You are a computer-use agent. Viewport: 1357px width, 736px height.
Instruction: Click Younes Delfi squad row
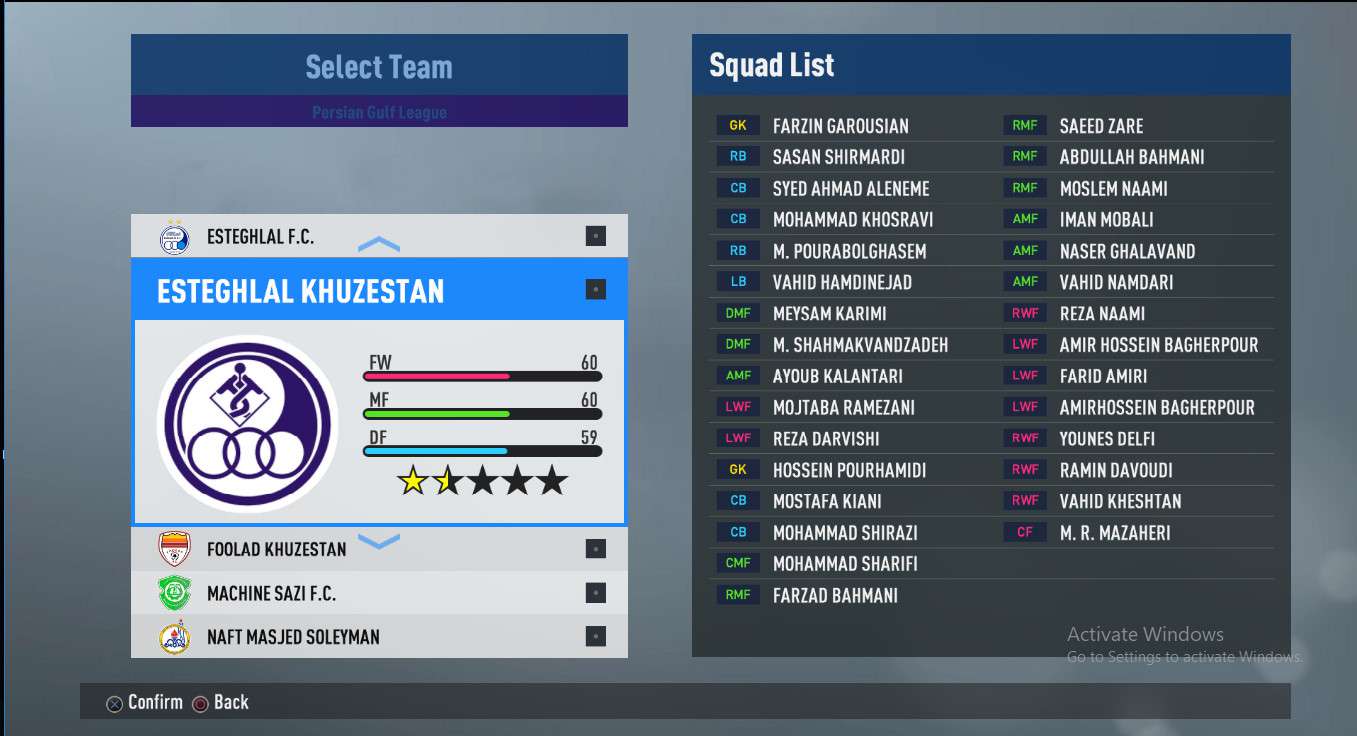[1107, 439]
